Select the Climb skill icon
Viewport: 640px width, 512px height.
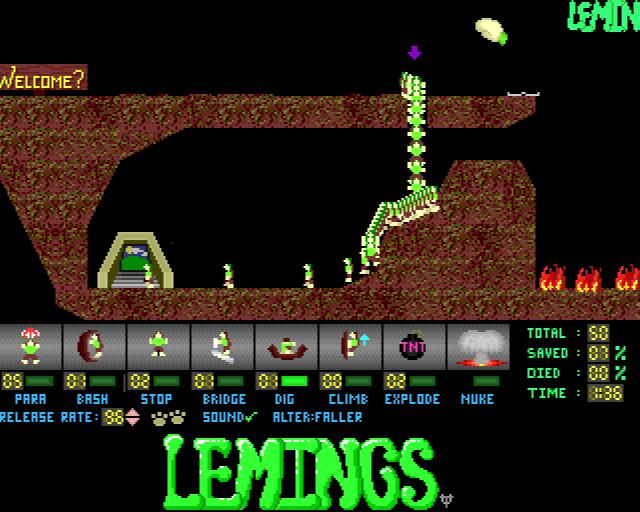[x=350, y=347]
